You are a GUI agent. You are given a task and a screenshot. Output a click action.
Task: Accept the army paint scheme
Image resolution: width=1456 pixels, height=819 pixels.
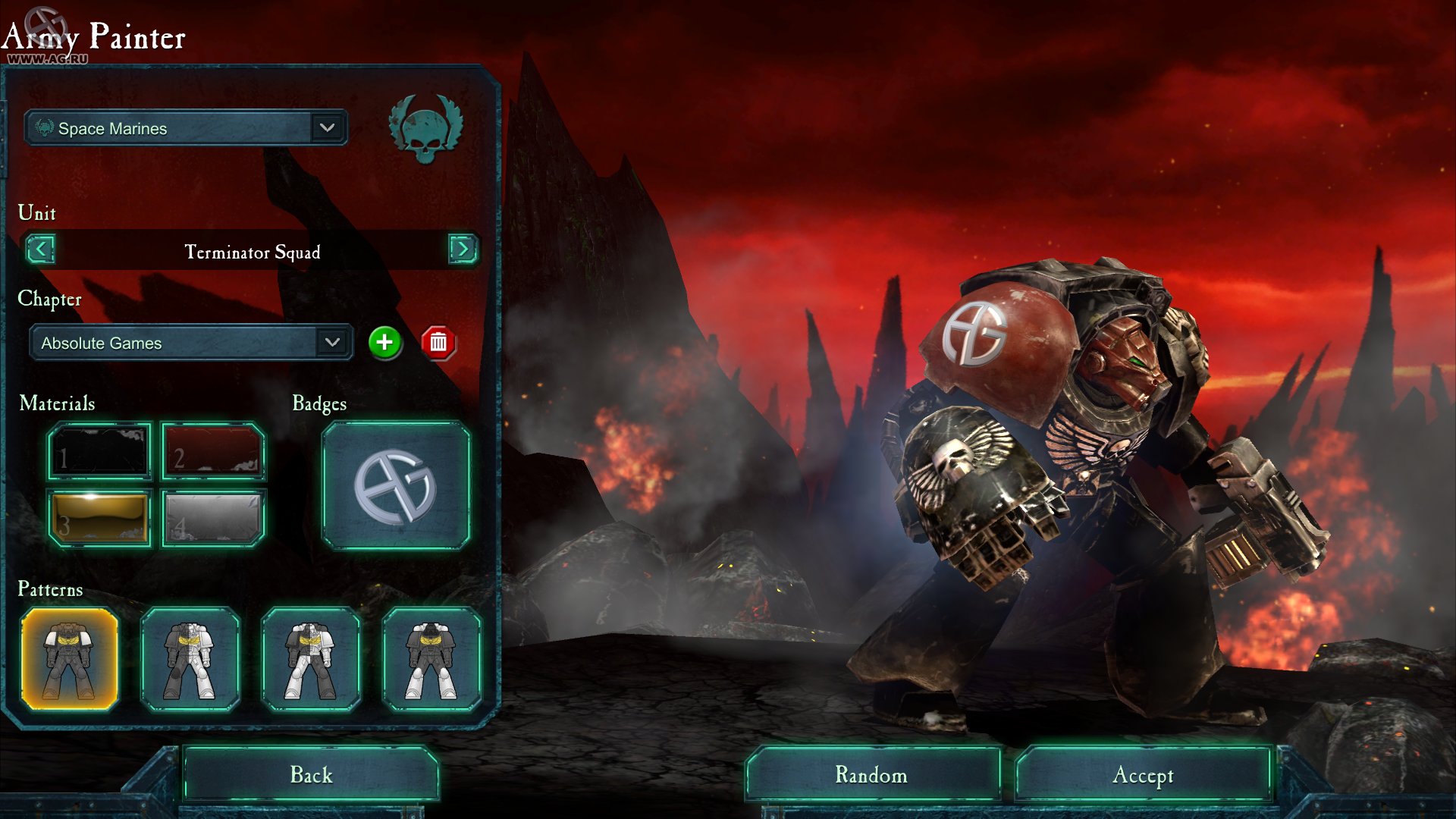(1143, 774)
